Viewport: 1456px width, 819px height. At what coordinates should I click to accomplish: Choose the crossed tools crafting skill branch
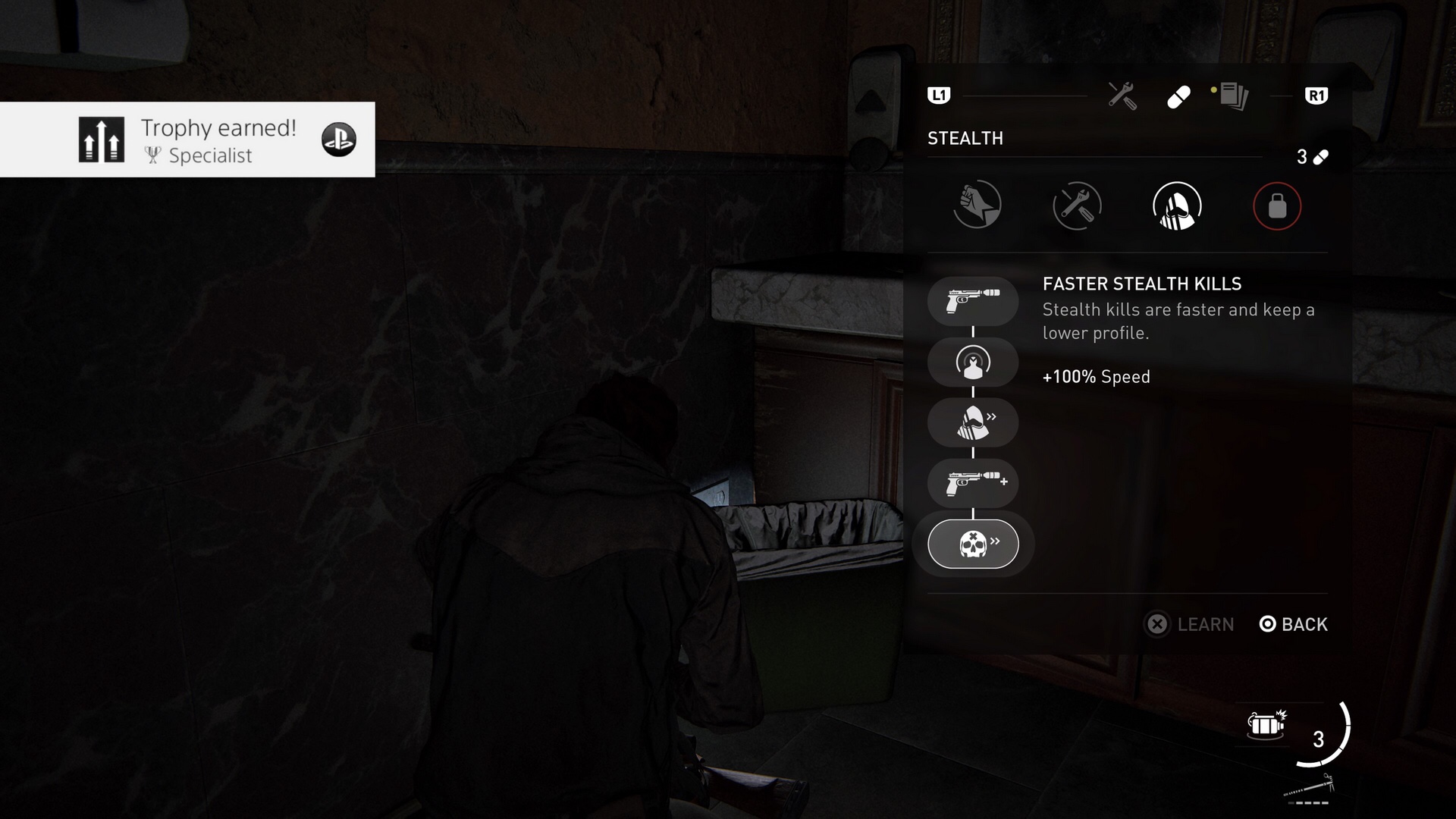tap(1077, 206)
